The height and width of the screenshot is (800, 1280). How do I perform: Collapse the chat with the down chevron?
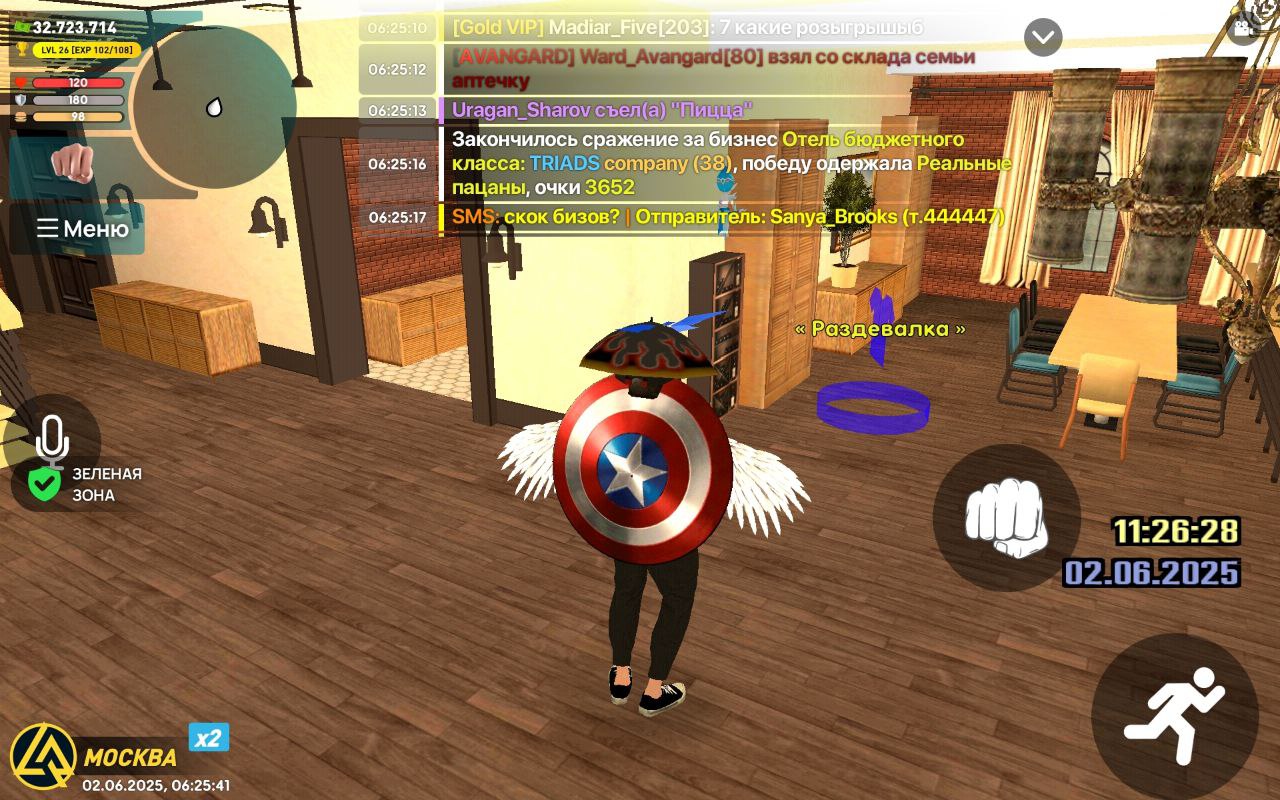click(x=1043, y=37)
